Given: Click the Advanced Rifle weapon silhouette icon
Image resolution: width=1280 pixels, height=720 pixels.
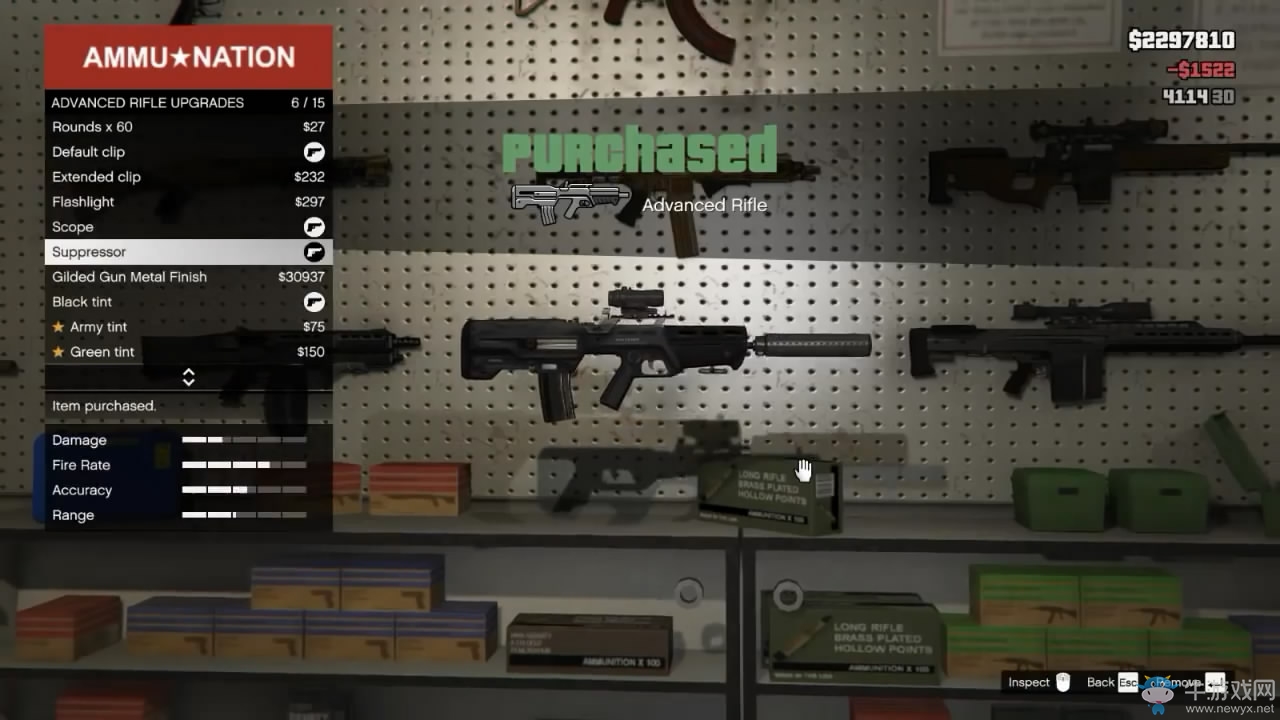Looking at the screenshot, I should pos(568,200).
